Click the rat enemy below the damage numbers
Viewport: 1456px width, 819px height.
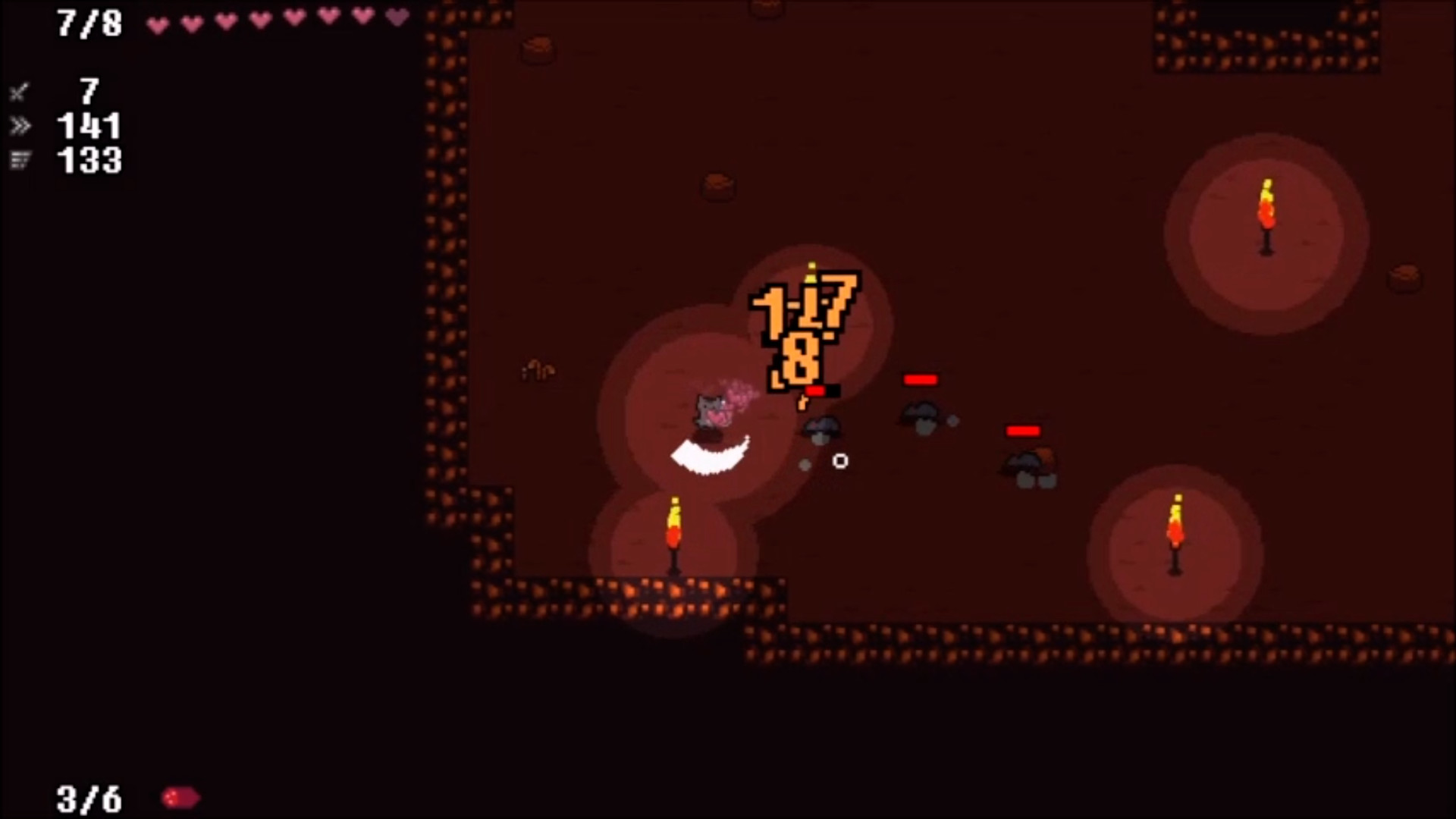coord(821,428)
